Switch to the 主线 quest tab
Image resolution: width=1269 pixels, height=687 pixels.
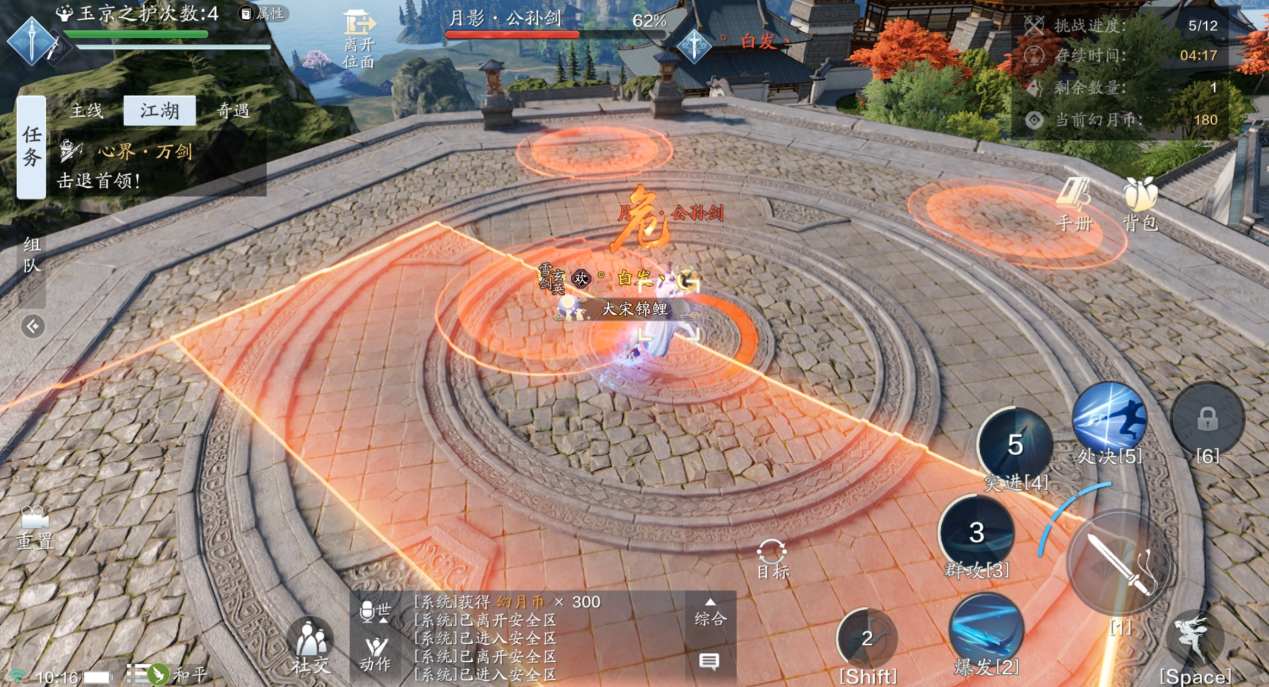click(87, 111)
